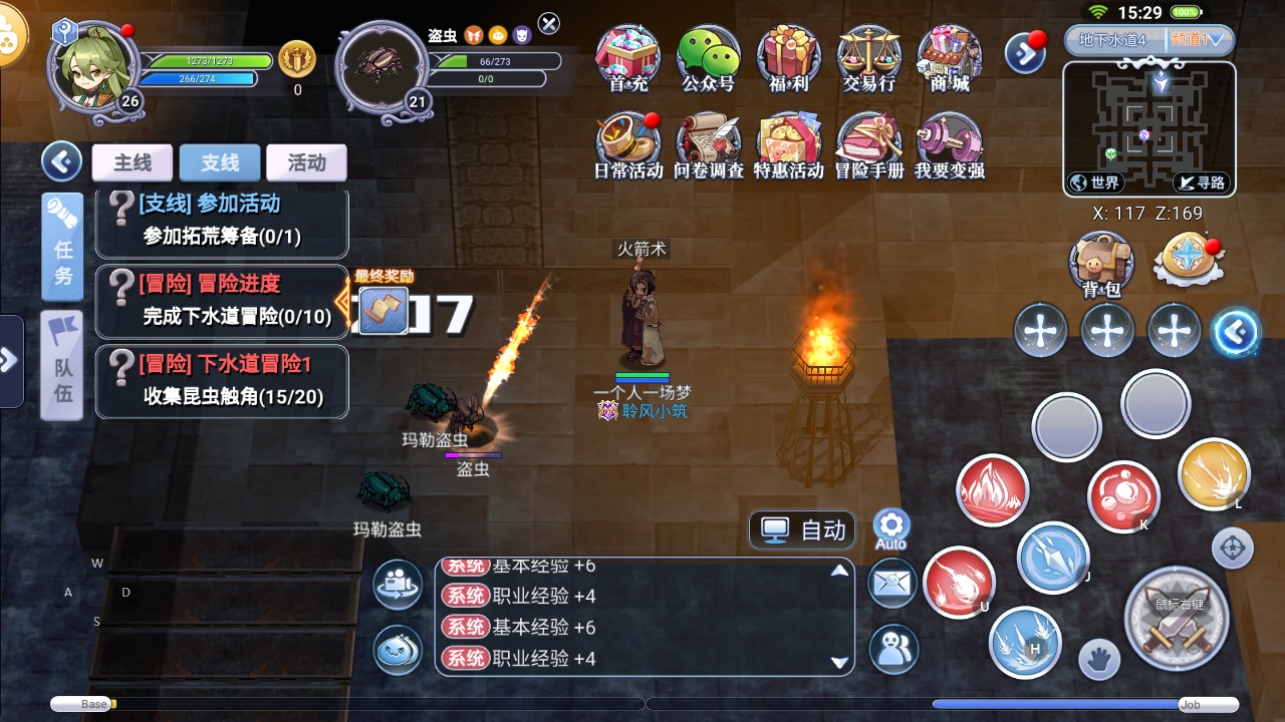Screen dimensions: 1285x722
Task: Select the 下水道冒险1 quest entry
Action: click(x=222, y=381)
